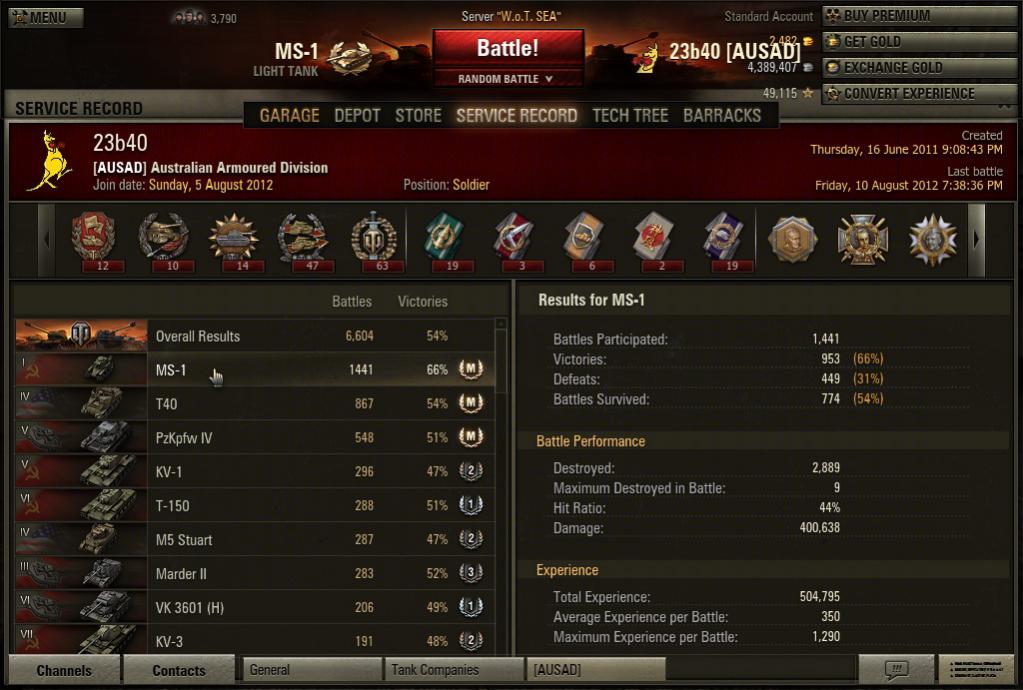The height and width of the screenshot is (690, 1023).
Task: Open the main Menu button
Action: tap(46, 17)
